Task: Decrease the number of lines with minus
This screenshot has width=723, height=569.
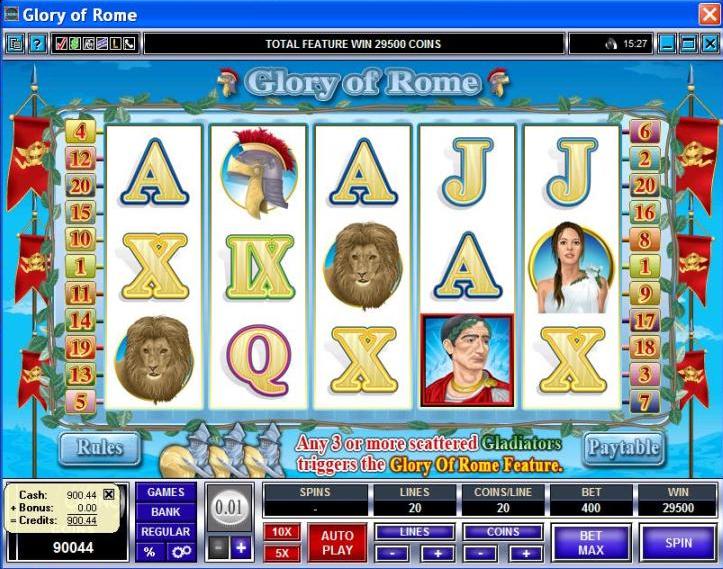Action: (x=390, y=553)
